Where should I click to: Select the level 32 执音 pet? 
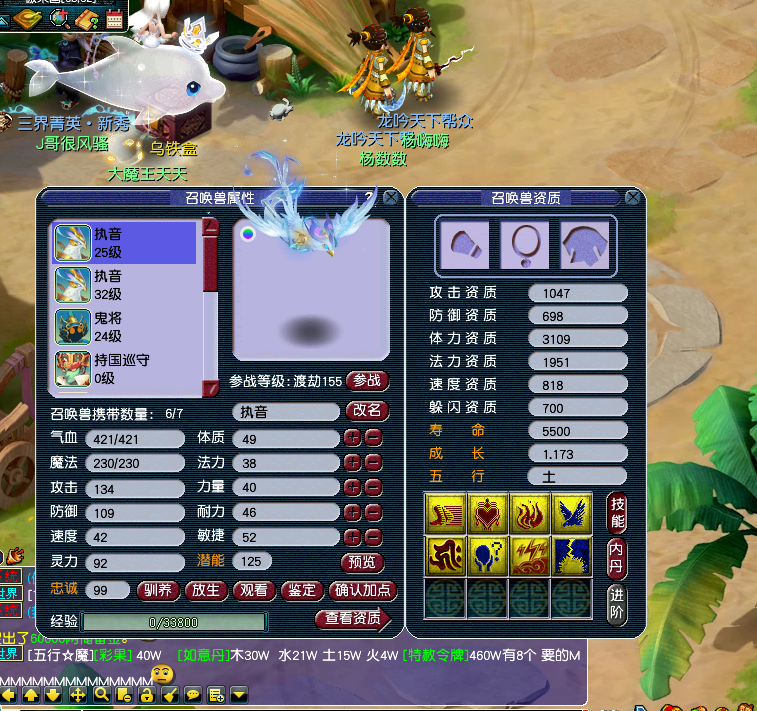(124, 285)
